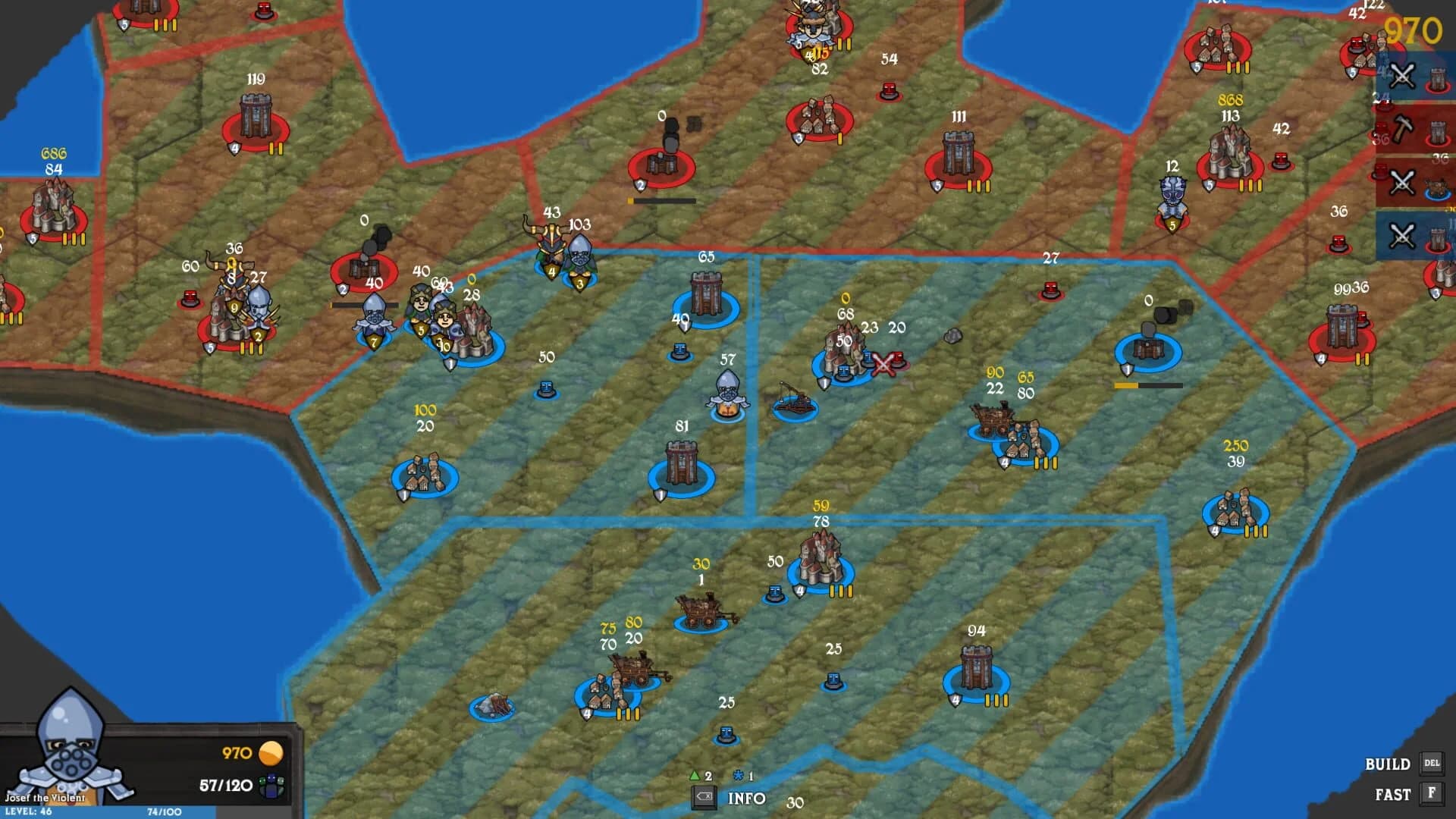Click the blue snowflake counter at bottom center
The height and width of the screenshot is (819, 1456).
click(x=737, y=775)
